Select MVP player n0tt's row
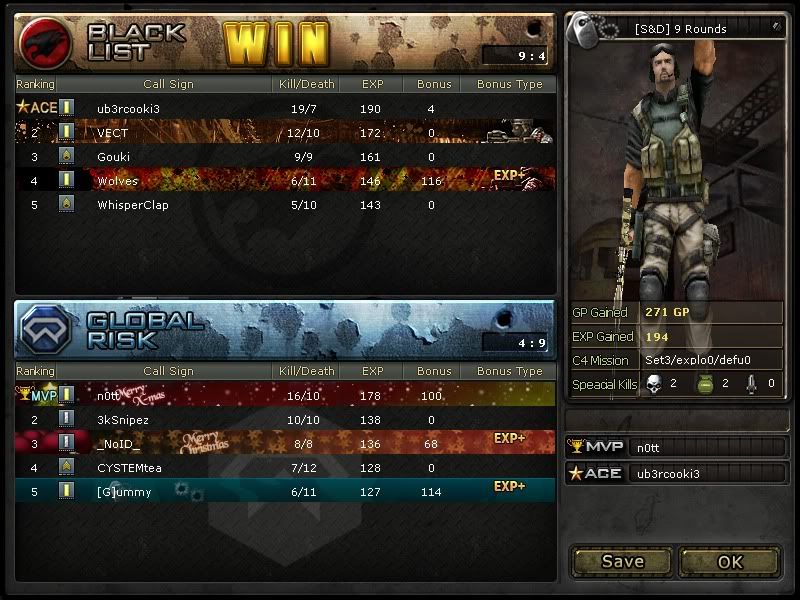Viewport: 800px width, 600px height. pyautogui.click(x=285, y=395)
